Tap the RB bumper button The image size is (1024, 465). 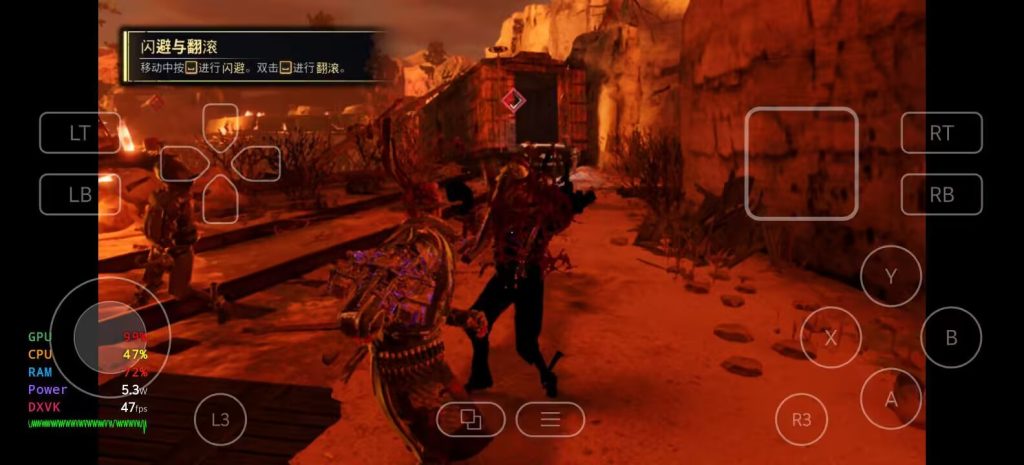941,195
